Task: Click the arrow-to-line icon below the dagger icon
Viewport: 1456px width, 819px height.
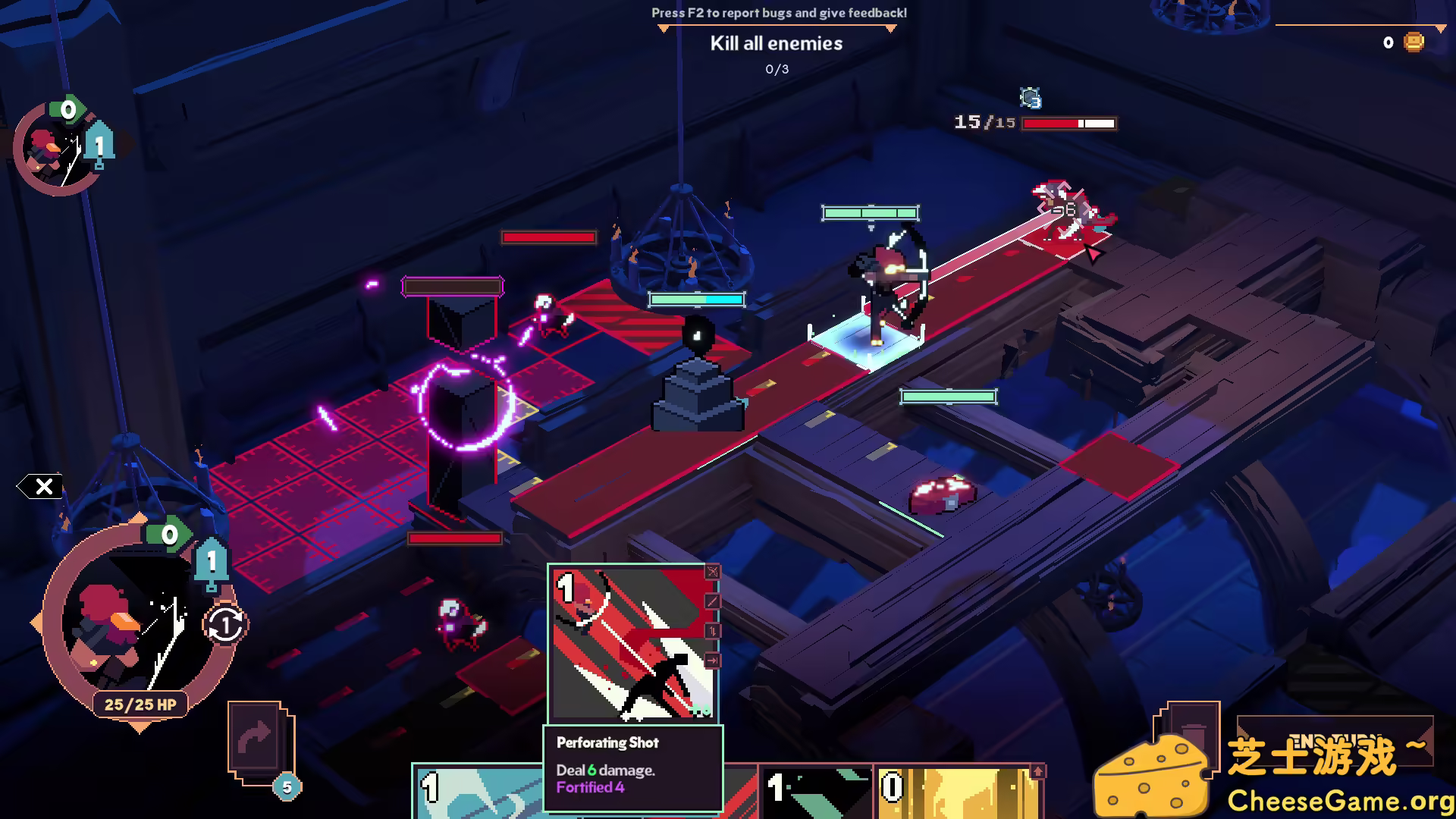Action: (x=711, y=658)
